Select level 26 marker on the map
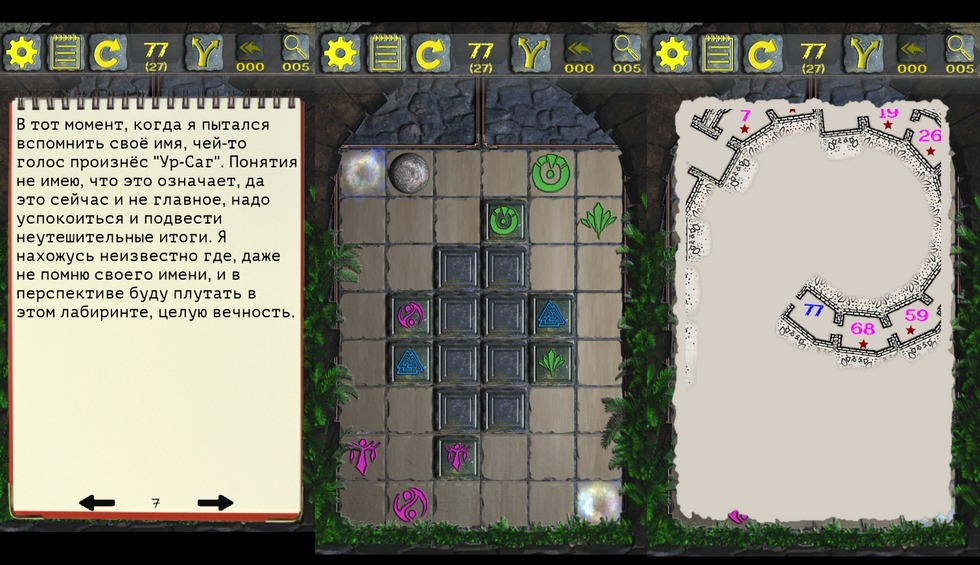980x565 pixels. pos(930,136)
